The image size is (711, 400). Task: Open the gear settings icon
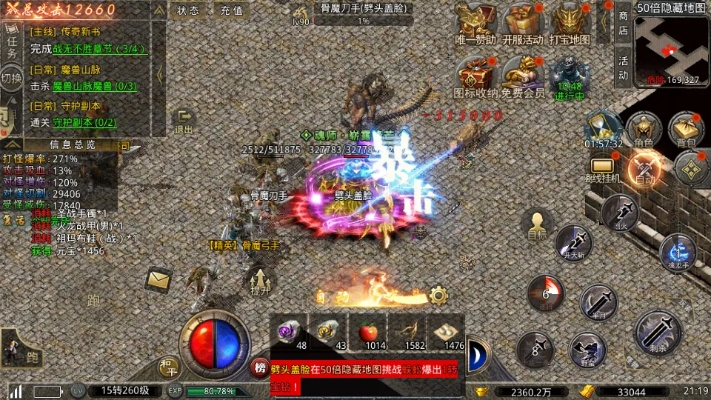tap(437, 296)
